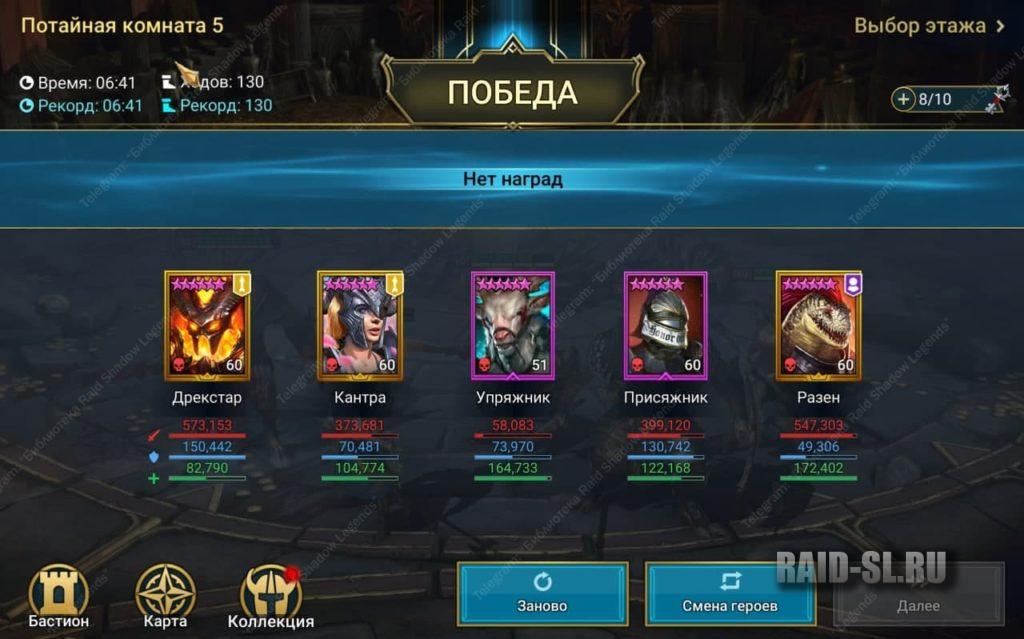Go to the Бастион

pyautogui.click(x=59, y=597)
